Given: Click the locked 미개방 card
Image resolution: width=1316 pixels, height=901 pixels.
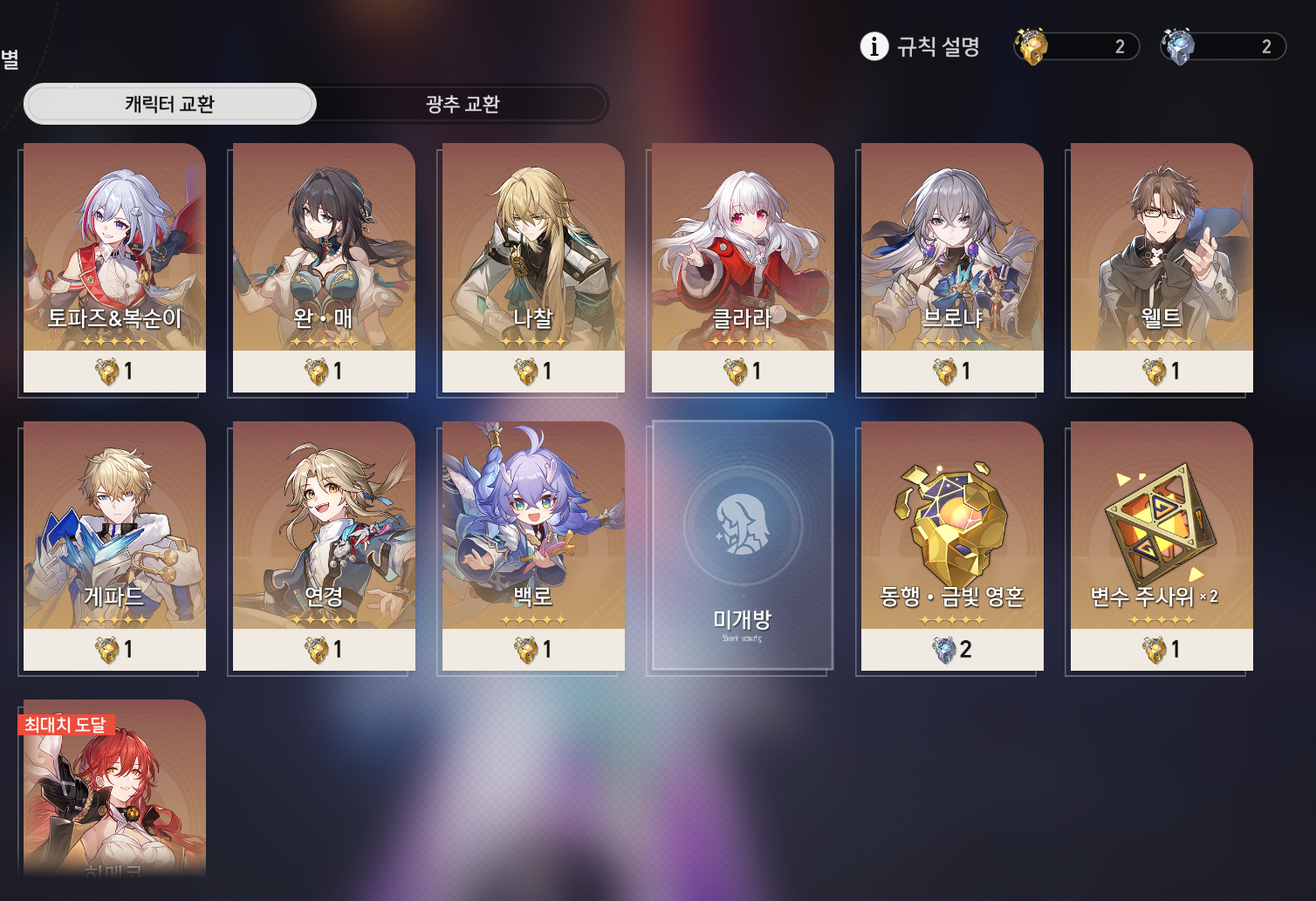Looking at the screenshot, I should (743, 545).
